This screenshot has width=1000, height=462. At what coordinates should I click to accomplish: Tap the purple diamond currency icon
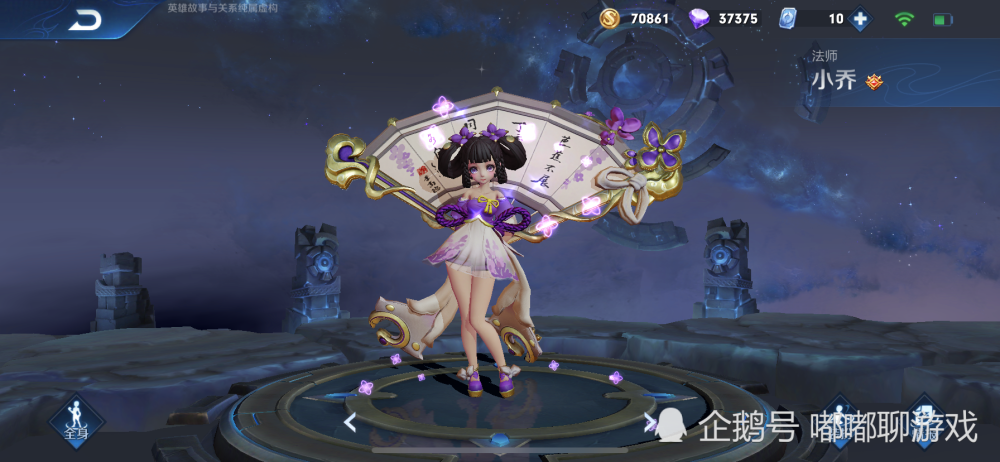(x=699, y=18)
